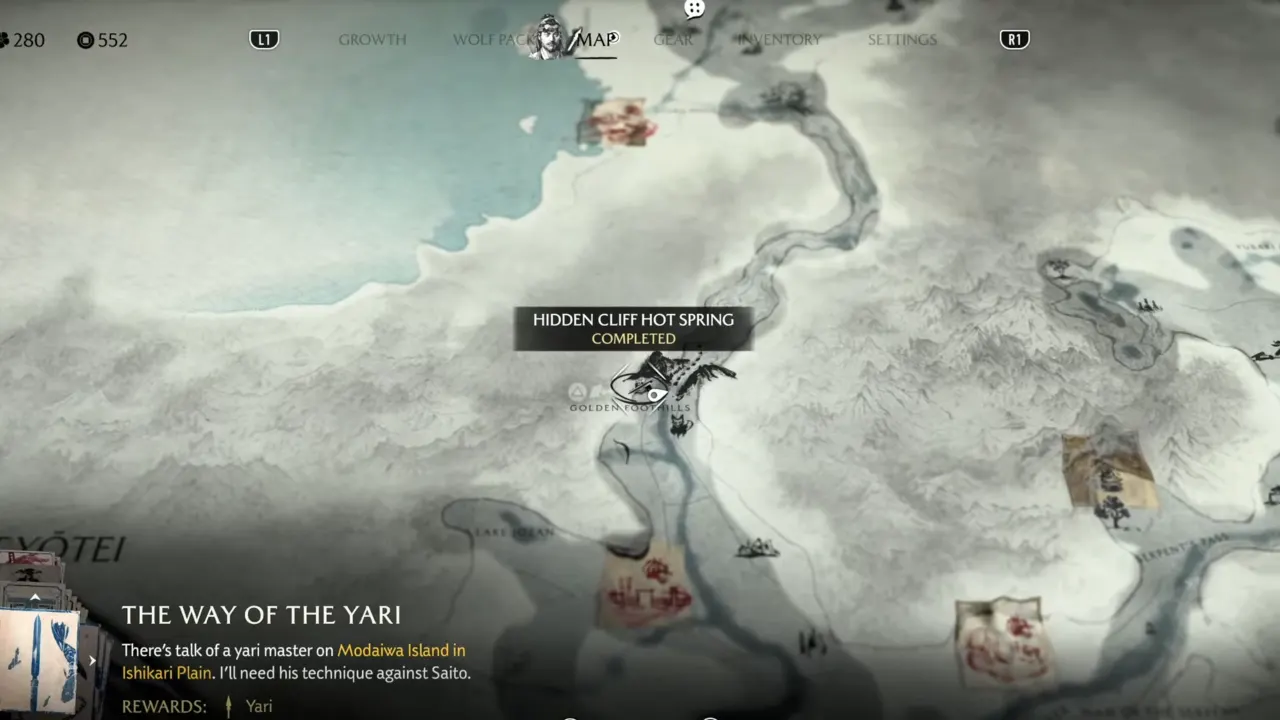Switch to the Settings tab
Viewport: 1280px width, 720px height.
(x=902, y=40)
